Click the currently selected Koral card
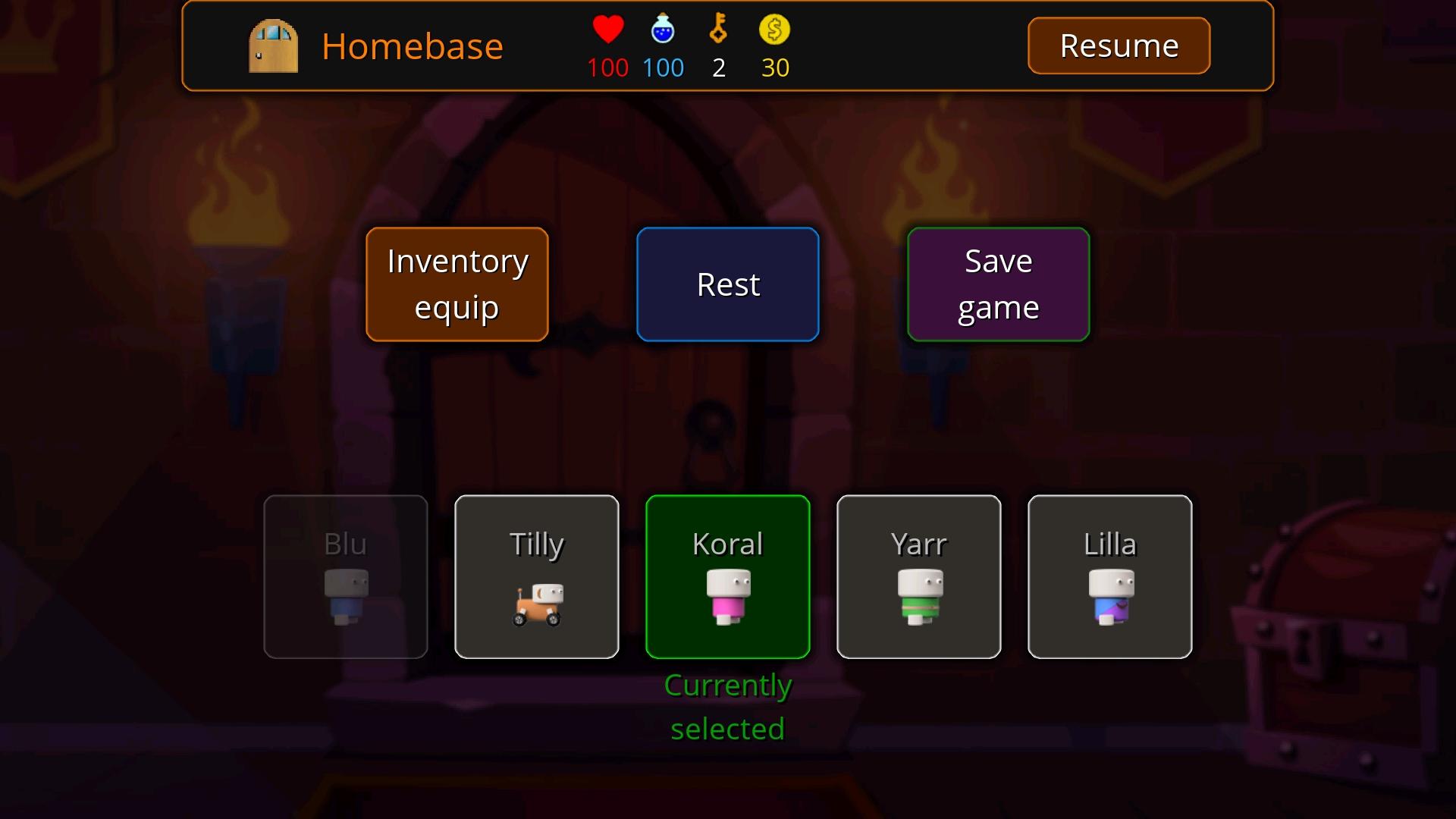This screenshot has height=819, width=1456. pyautogui.click(x=727, y=576)
